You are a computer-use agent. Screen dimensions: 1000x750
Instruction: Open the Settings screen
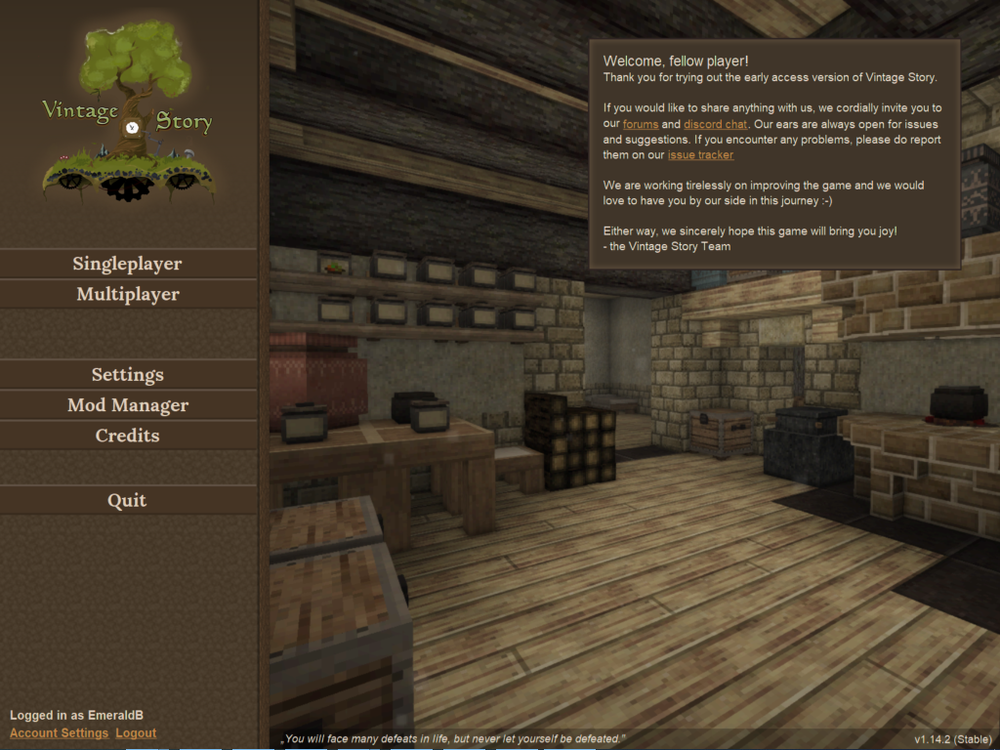pyautogui.click(x=127, y=375)
